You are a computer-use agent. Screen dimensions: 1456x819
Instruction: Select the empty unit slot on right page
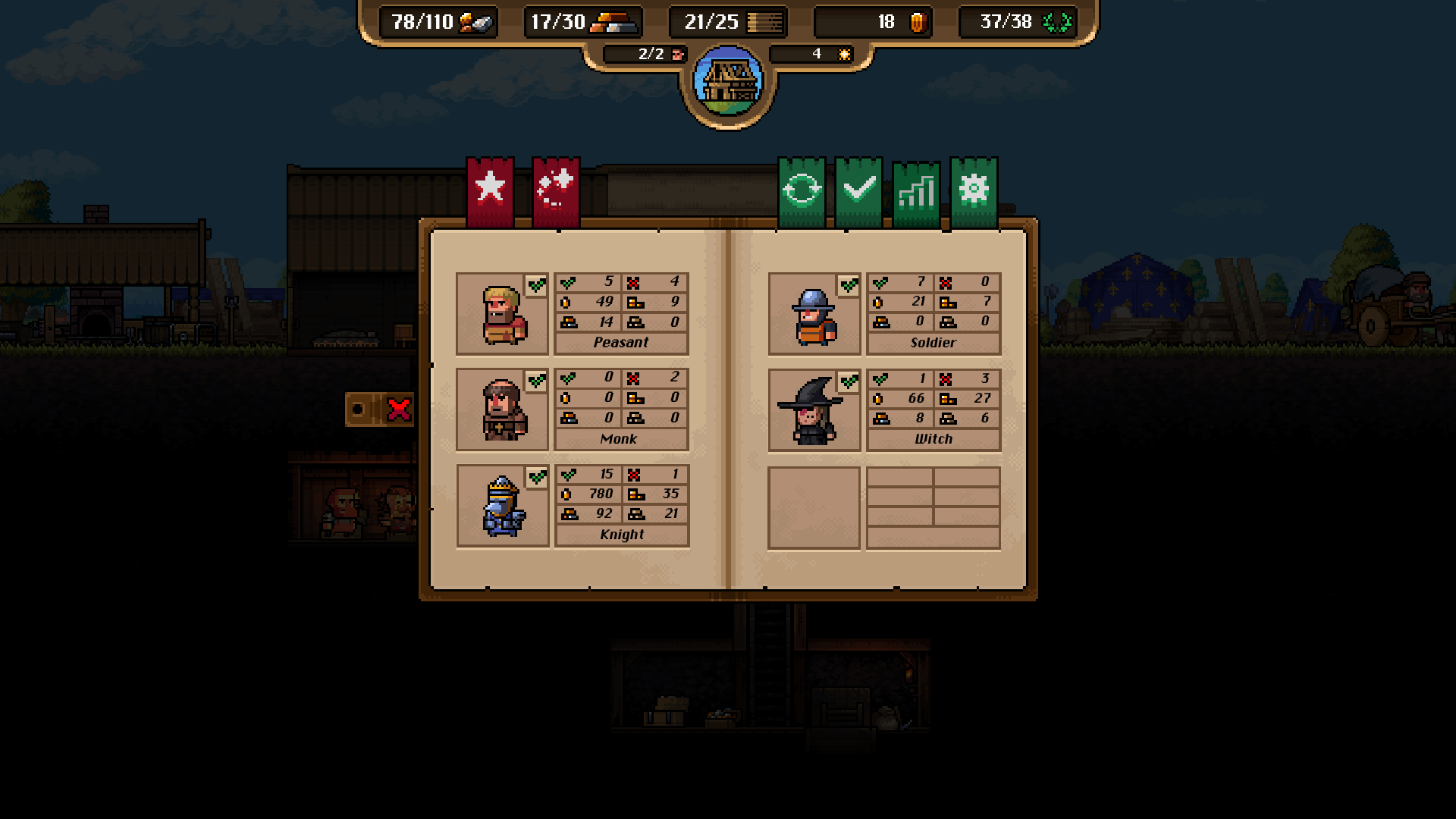[x=814, y=507]
